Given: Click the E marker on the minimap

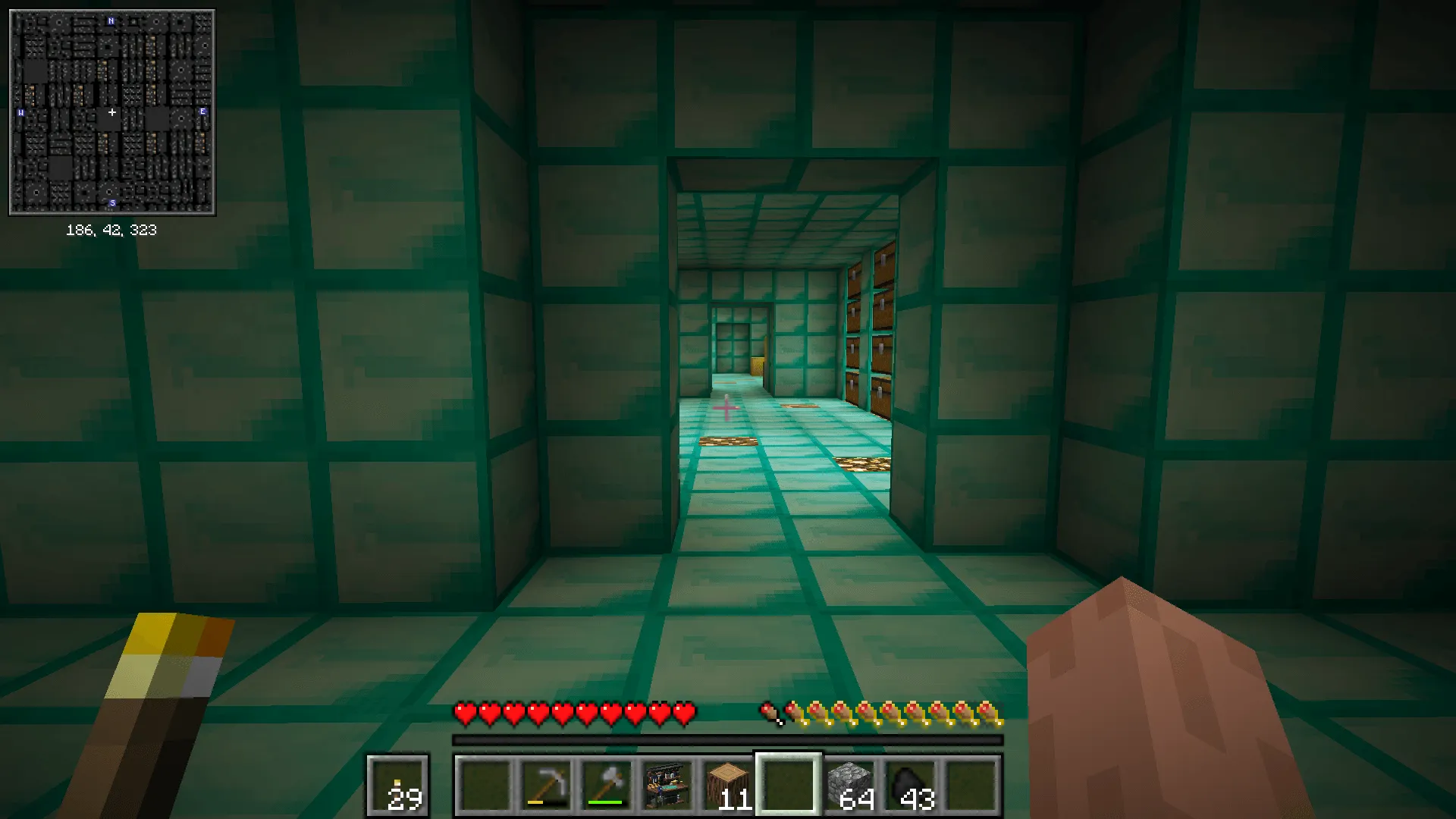Looking at the screenshot, I should coord(202,111).
